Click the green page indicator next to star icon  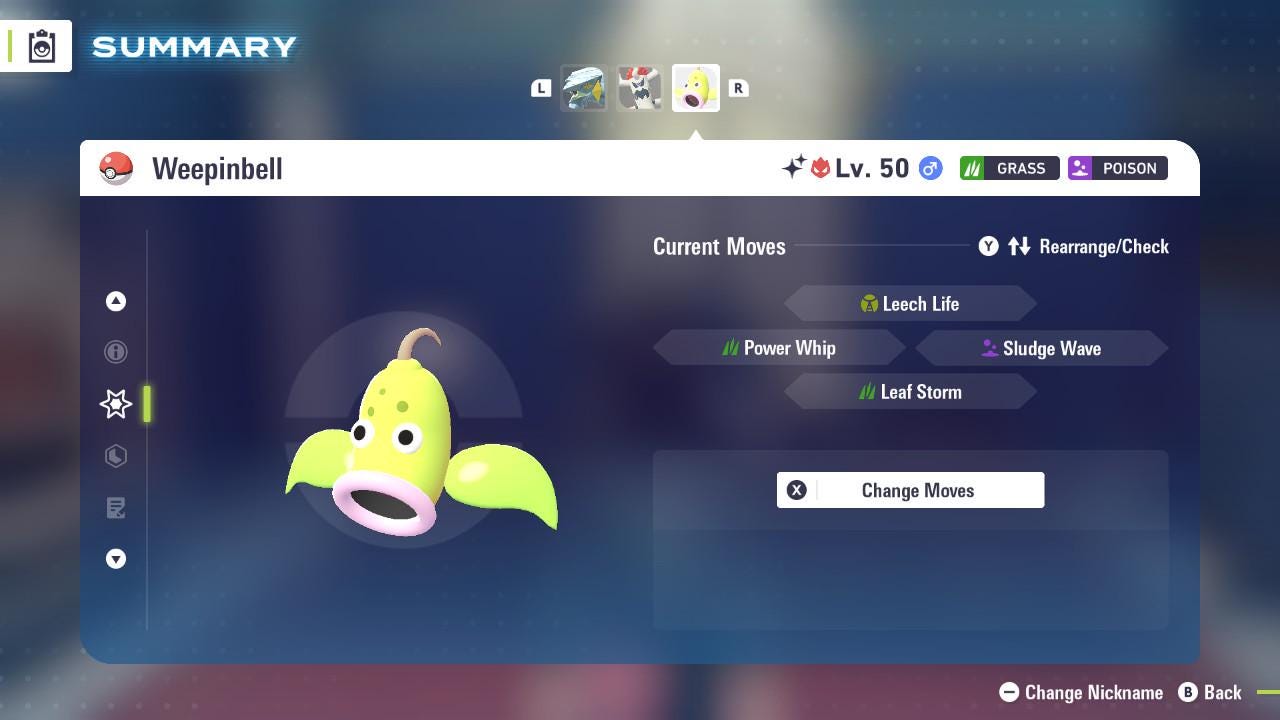[147, 404]
